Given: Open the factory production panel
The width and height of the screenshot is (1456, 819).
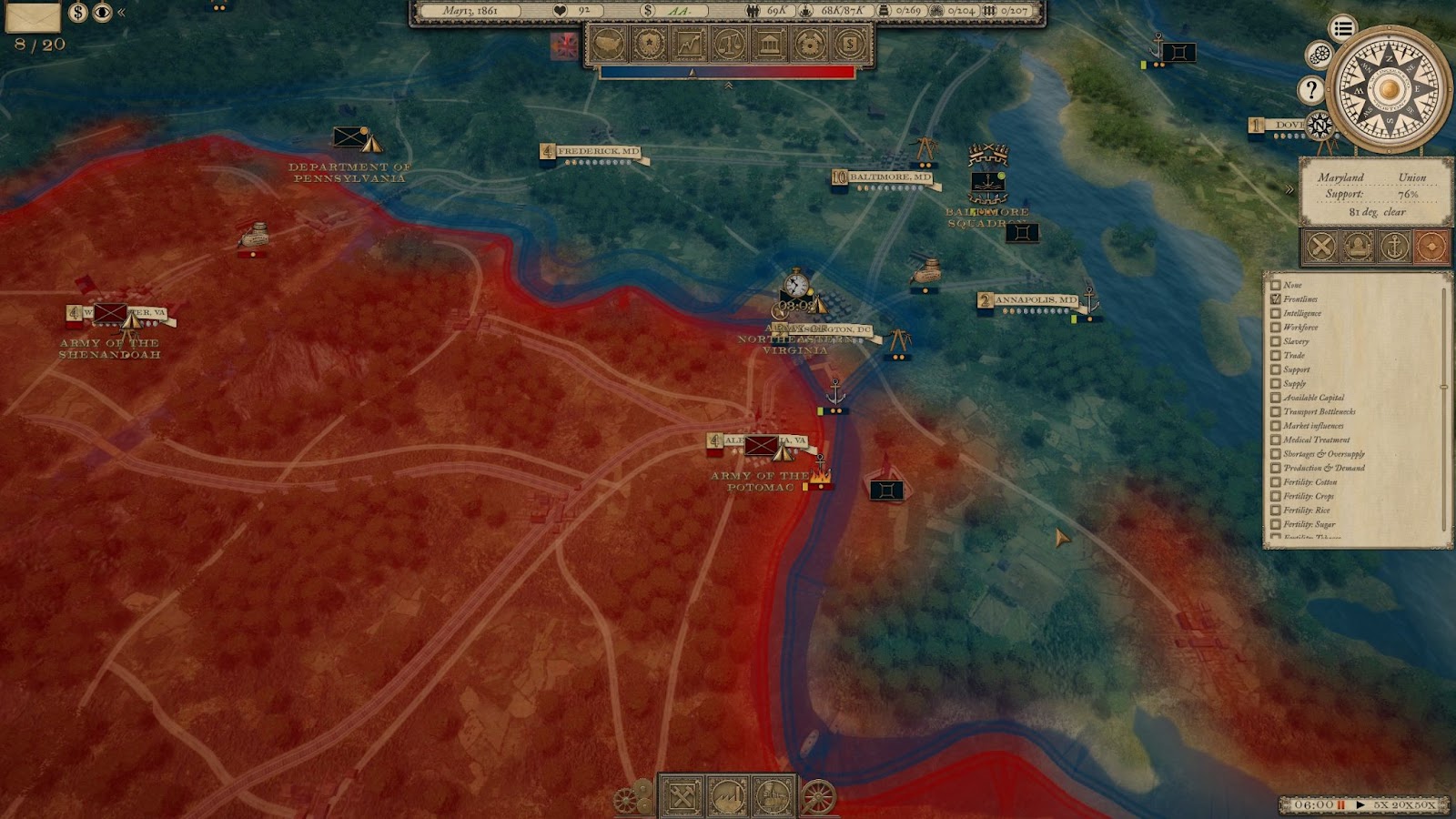Looking at the screenshot, I should [728, 798].
